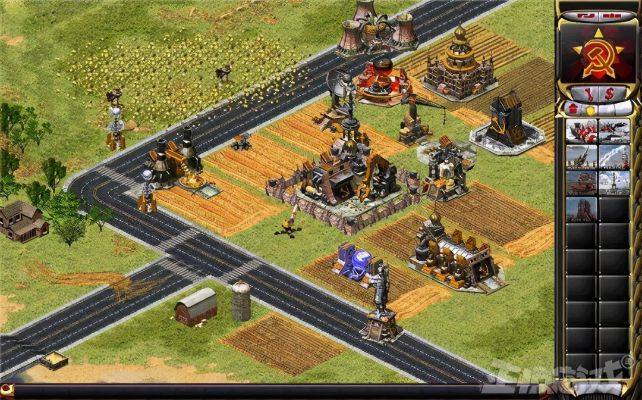Activate the wrench repair button
The height and width of the screenshot is (400, 642).
[591, 93]
